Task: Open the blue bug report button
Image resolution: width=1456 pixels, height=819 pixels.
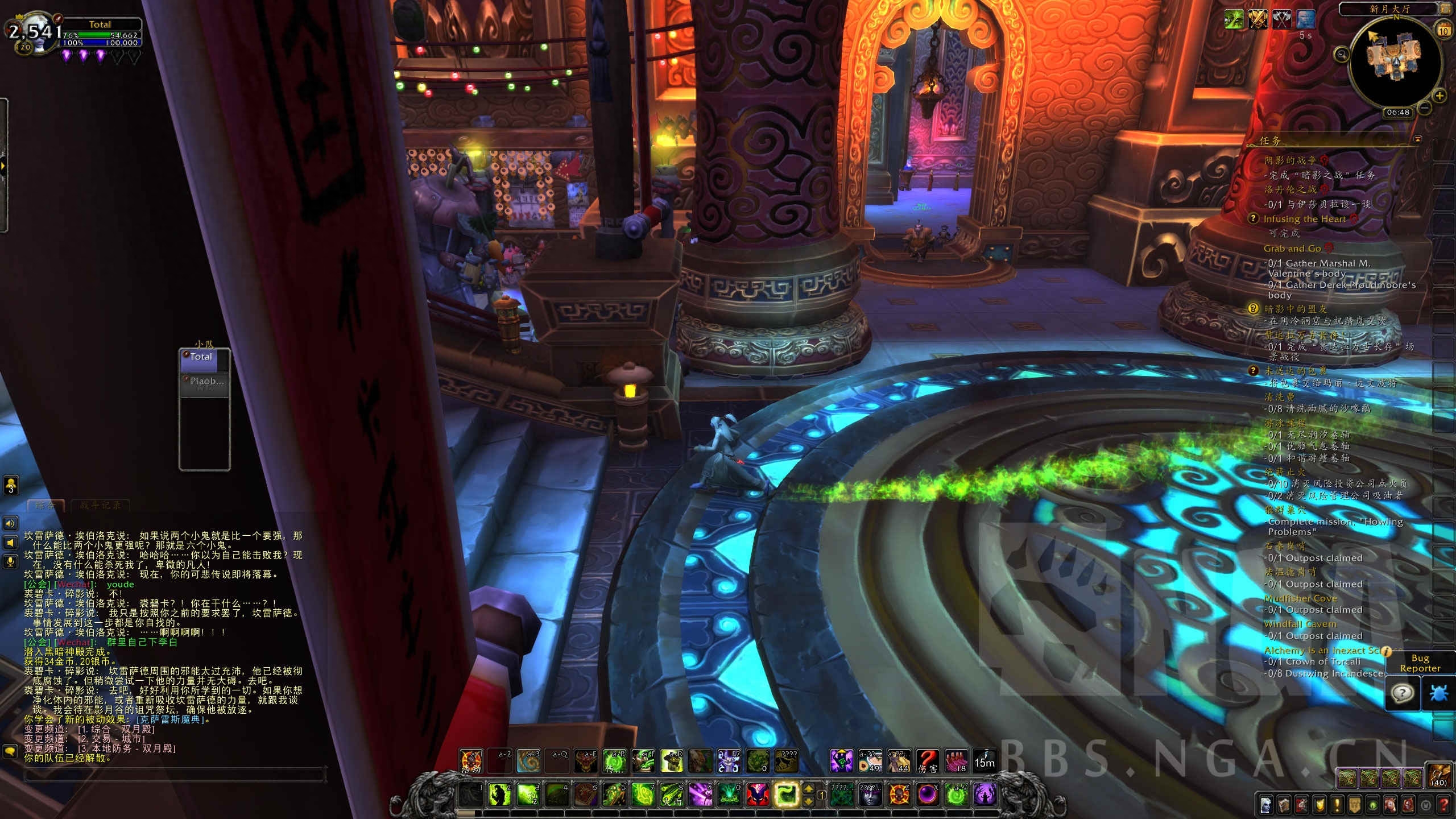Action: click(1438, 693)
